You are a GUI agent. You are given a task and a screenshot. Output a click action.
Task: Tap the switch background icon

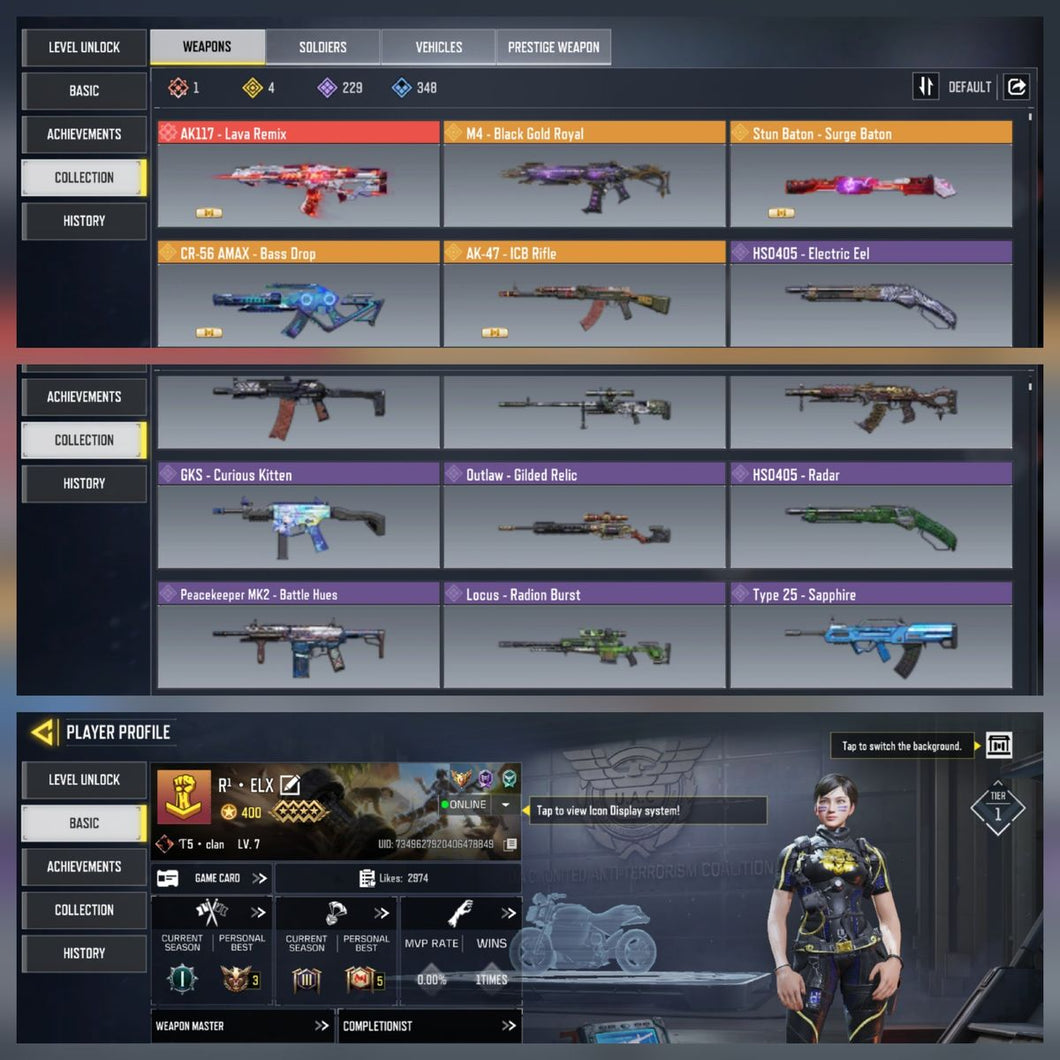(x=998, y=745)
